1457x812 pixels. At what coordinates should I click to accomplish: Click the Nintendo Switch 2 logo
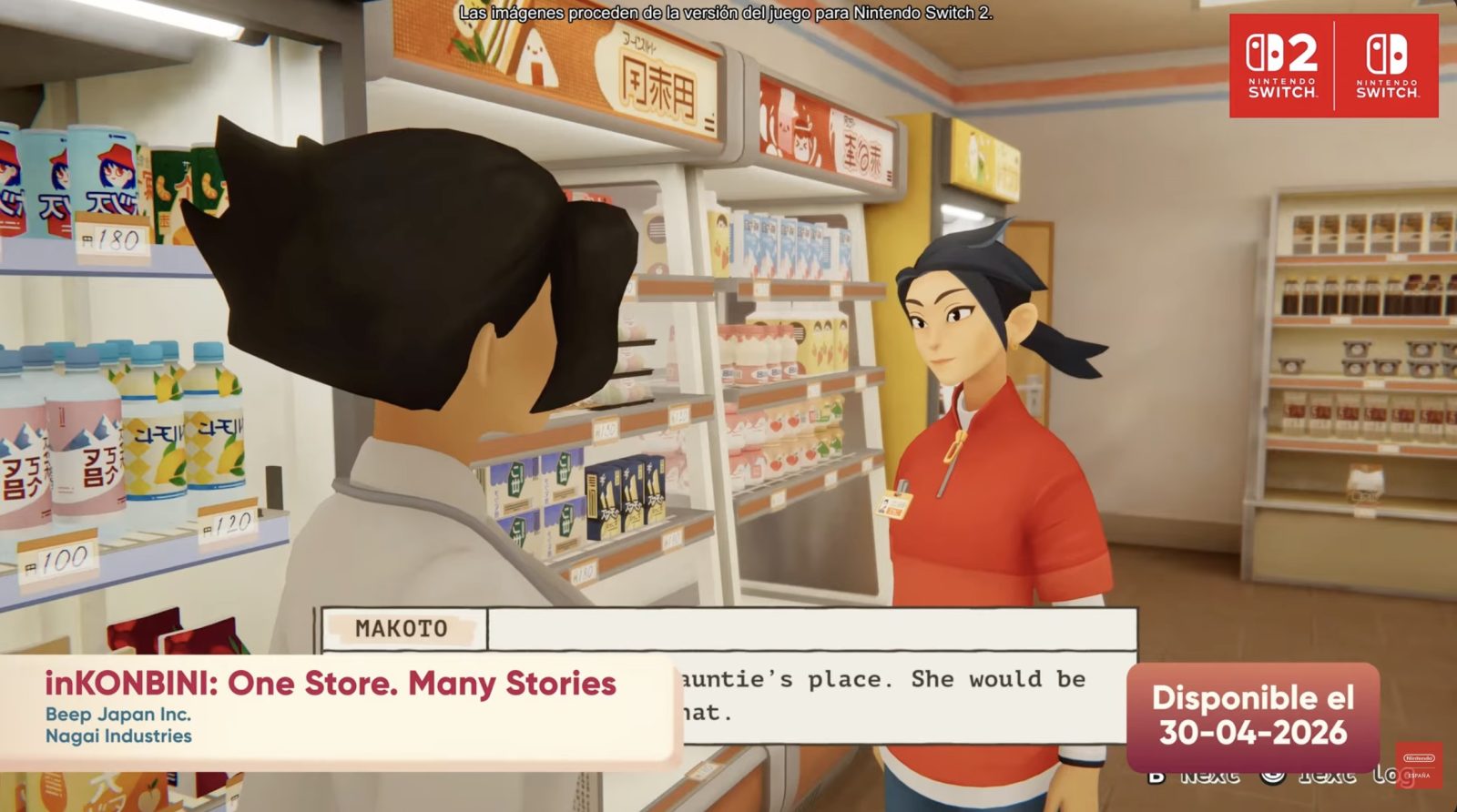1281,66
